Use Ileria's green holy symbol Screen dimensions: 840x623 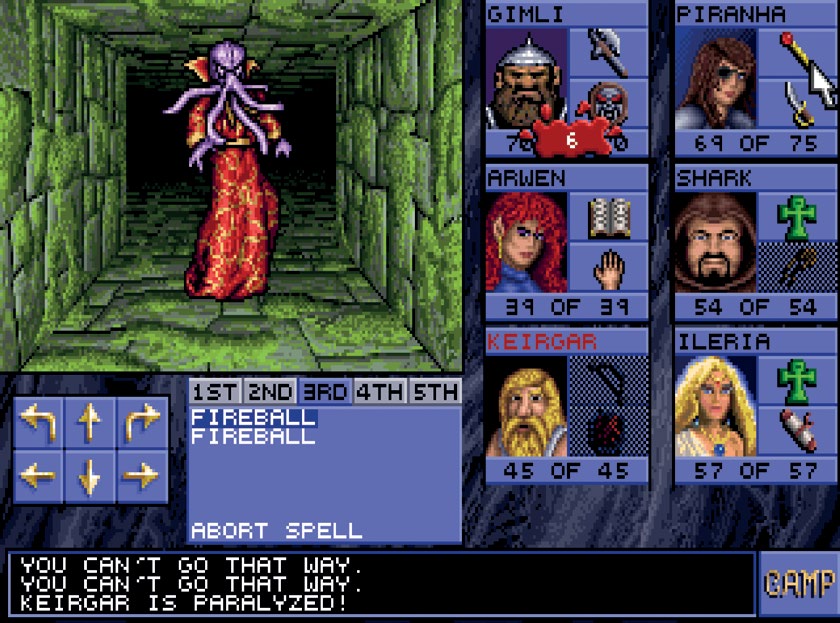coord(797,380)
